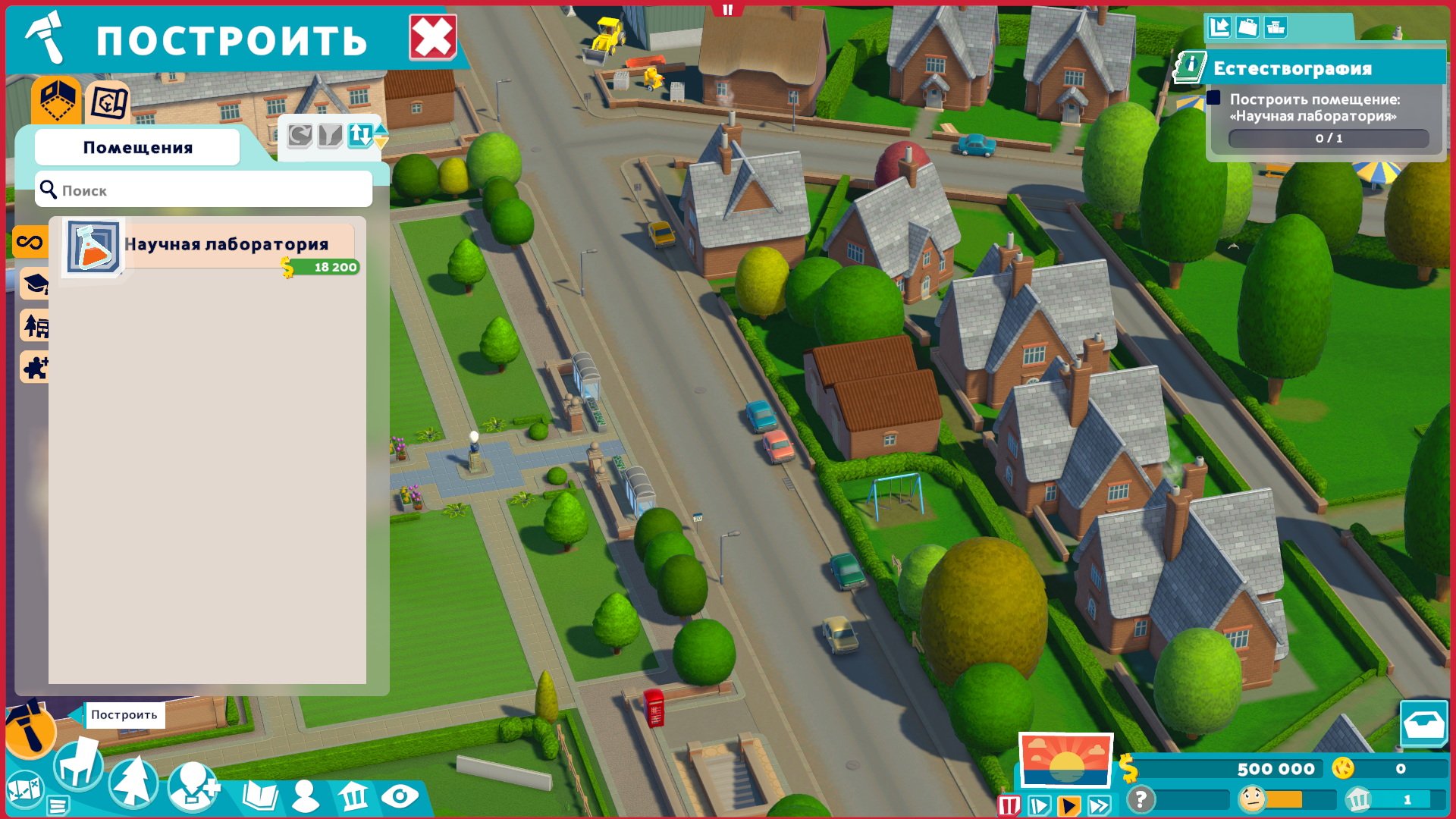This screenshot has height=819, width=1456.
Task: Pause the game with red pause button
Action: pos(1009,805)
